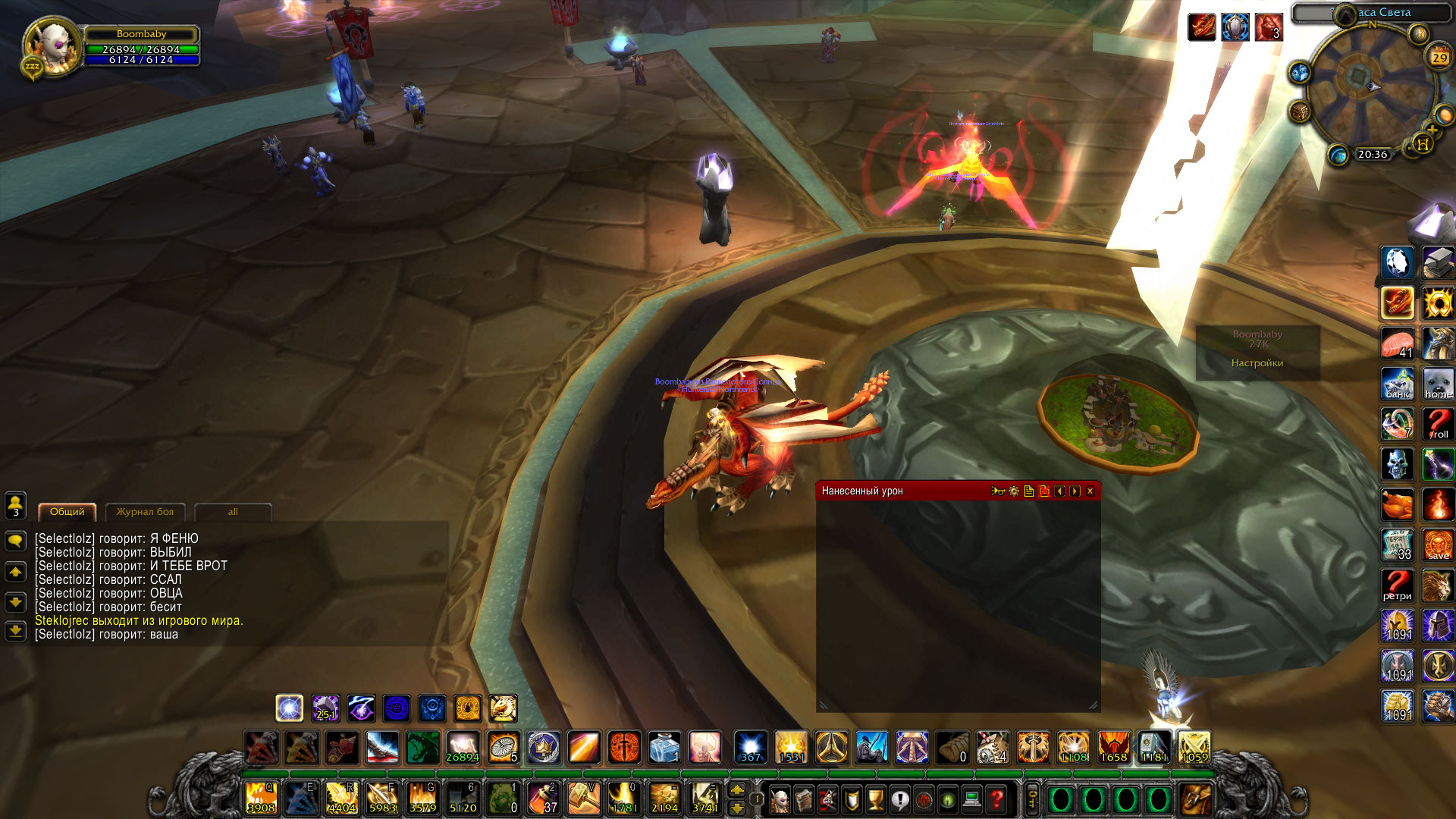Screen dimensions: 1456x819
Task: Open the red question mark help button
Action: click(x=996, y=799)
